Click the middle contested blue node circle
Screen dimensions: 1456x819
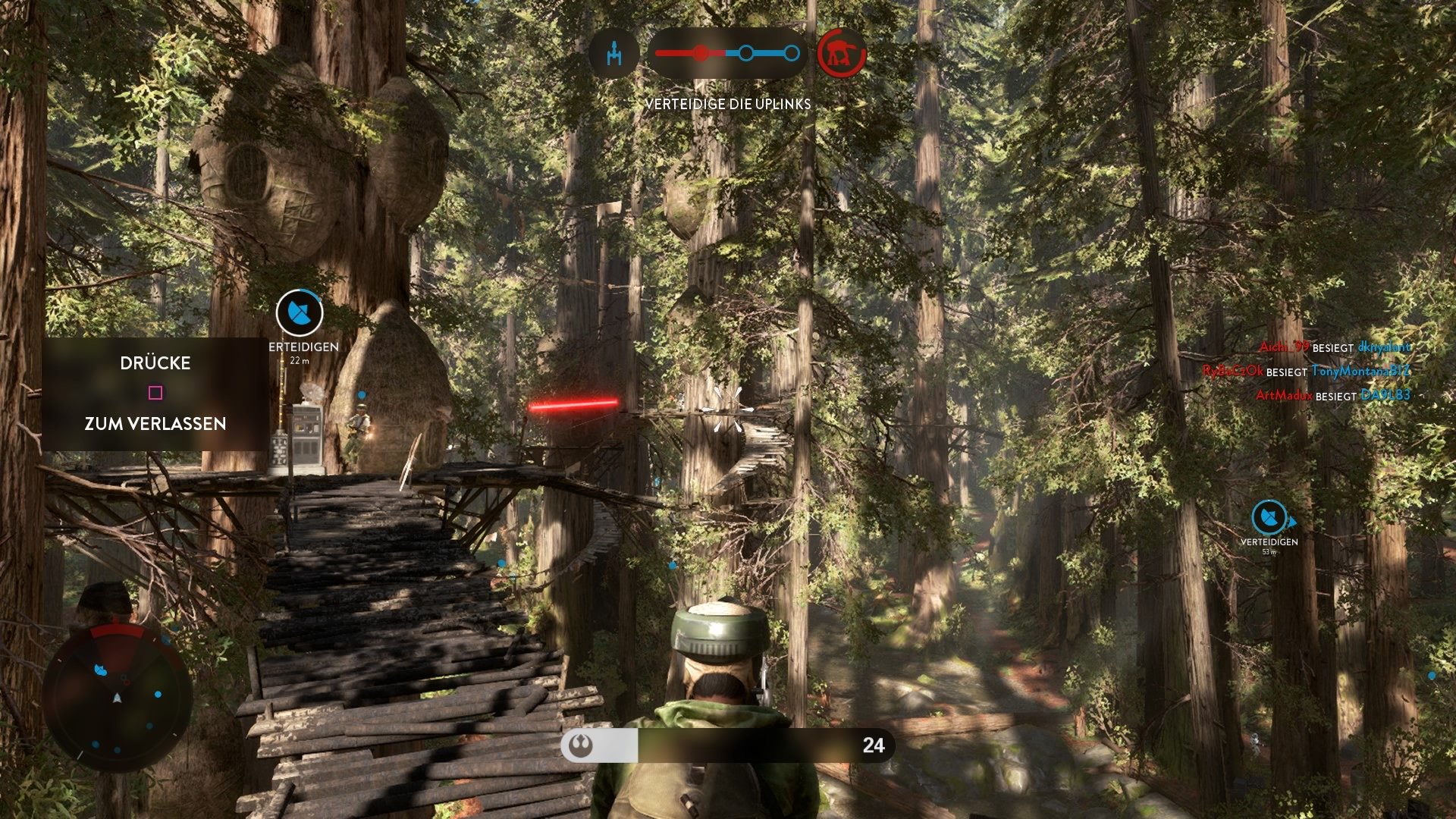click(748, 53)
